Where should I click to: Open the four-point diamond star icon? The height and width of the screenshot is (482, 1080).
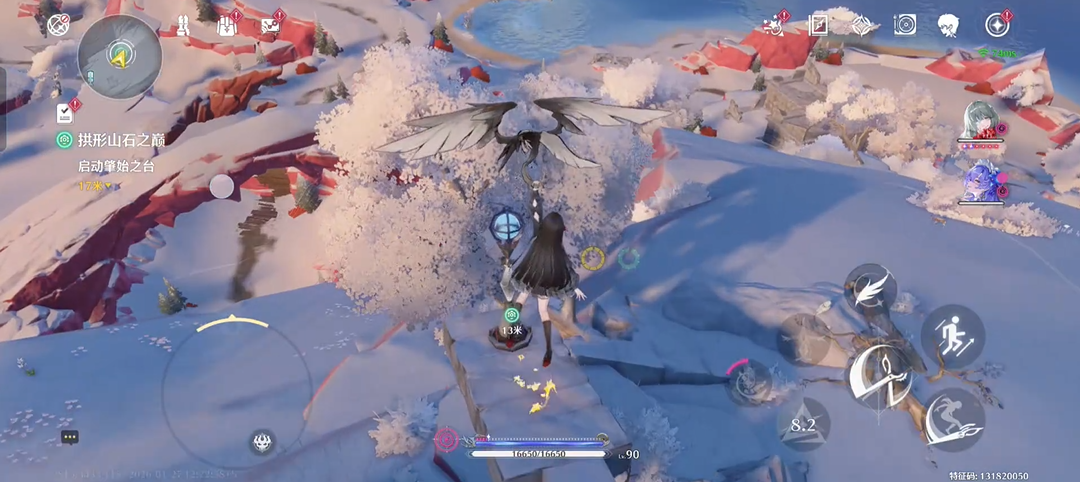(861, 25)
